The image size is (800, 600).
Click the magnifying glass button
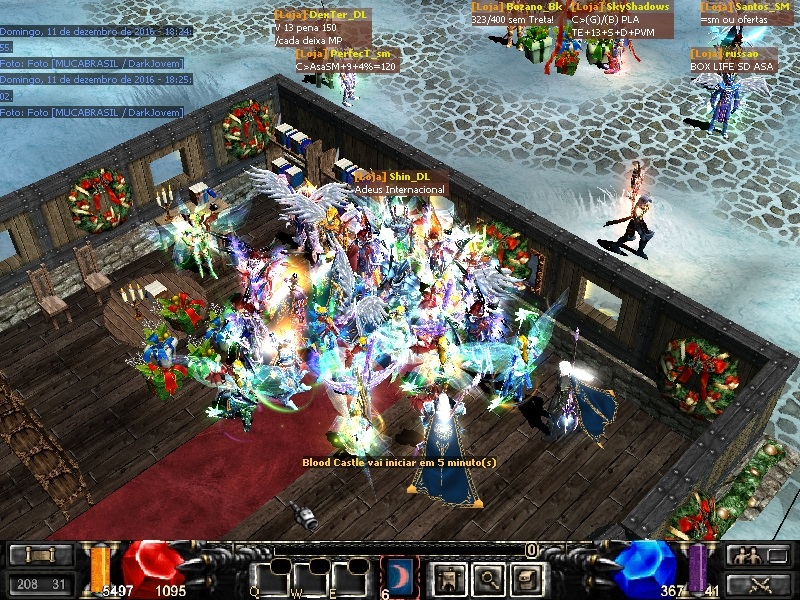[x=487, y=577]
